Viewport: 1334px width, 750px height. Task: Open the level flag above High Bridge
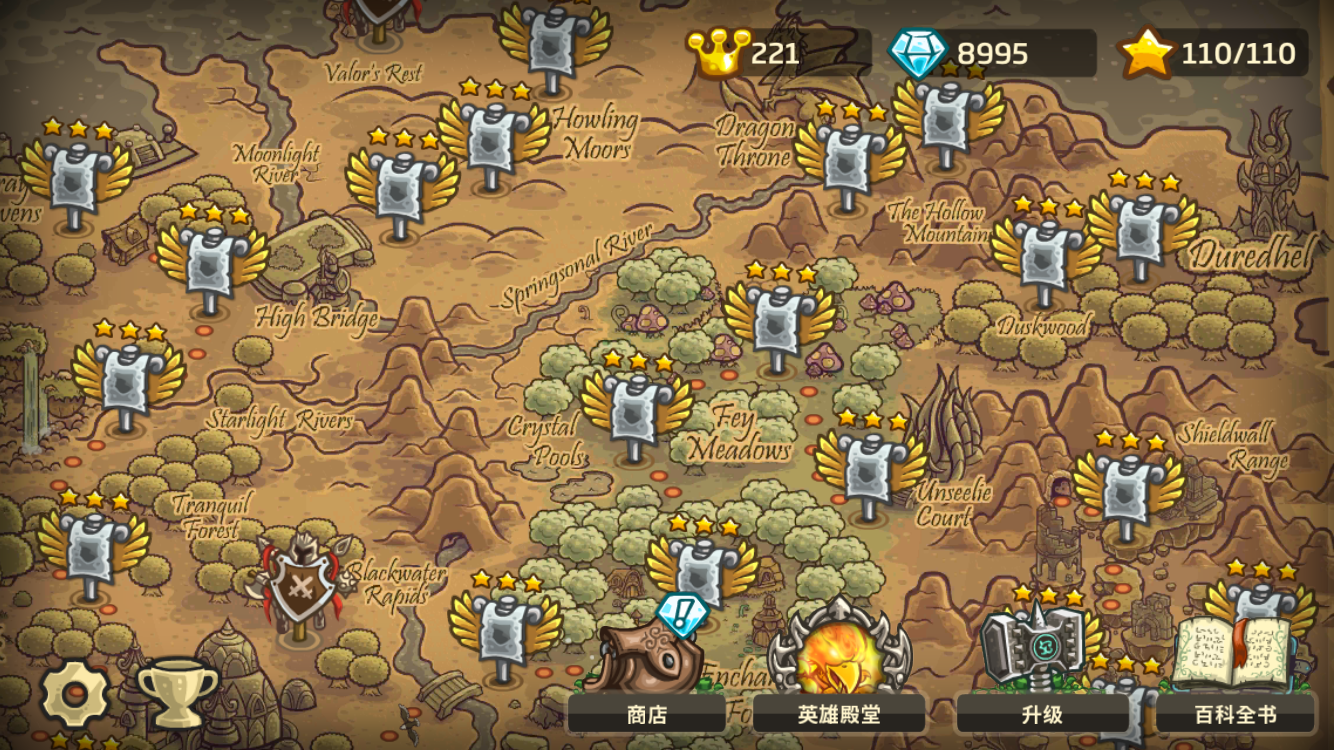pos(211,265)
